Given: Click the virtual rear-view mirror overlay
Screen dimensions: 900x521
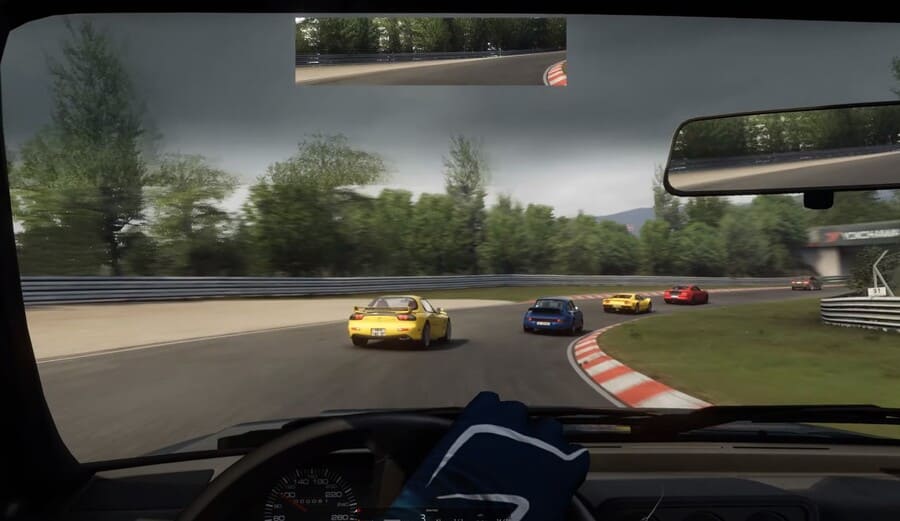Looking at the screenshot, I should pos(430,51).
